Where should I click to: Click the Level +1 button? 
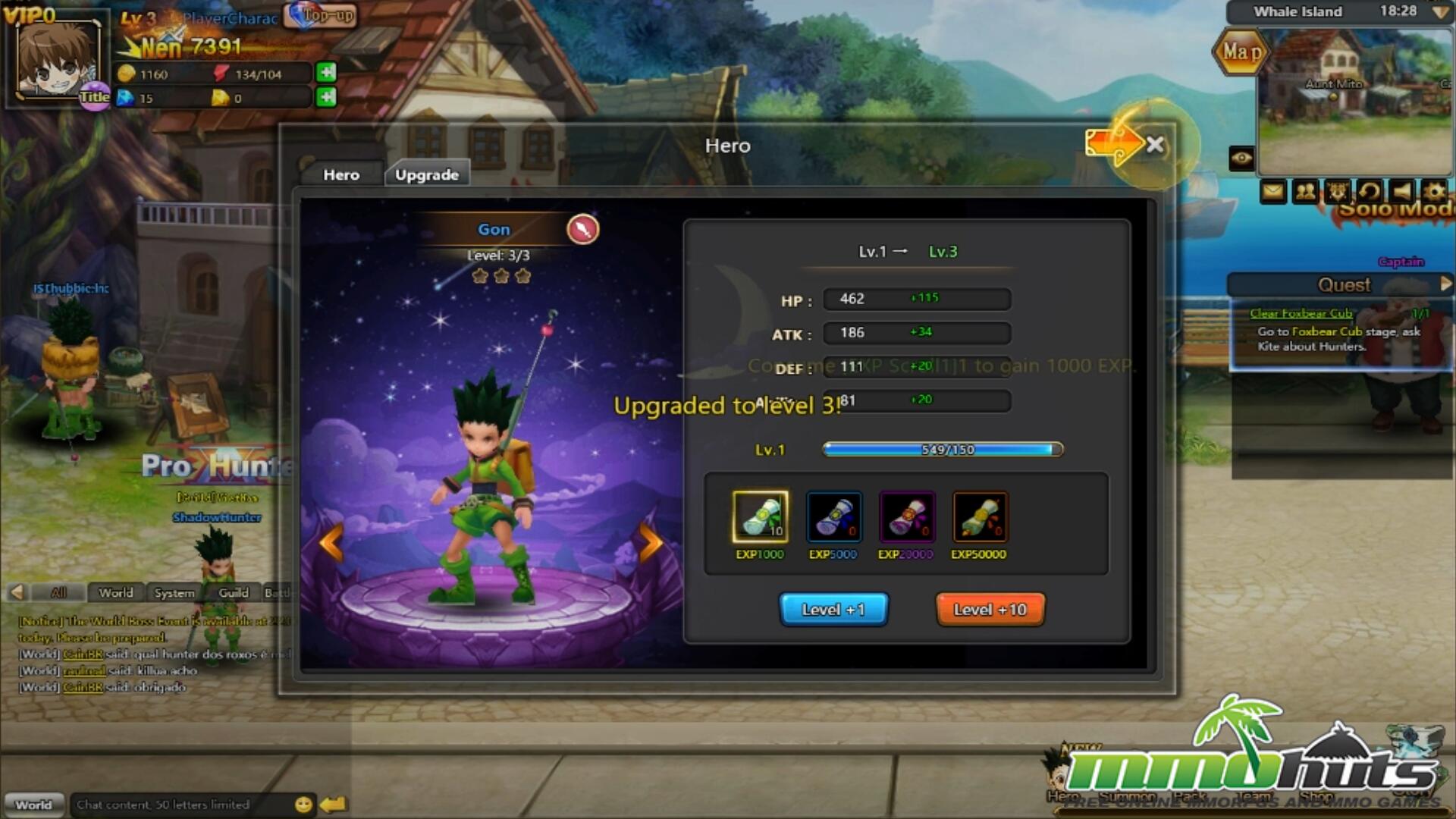[x=833, y=610]
